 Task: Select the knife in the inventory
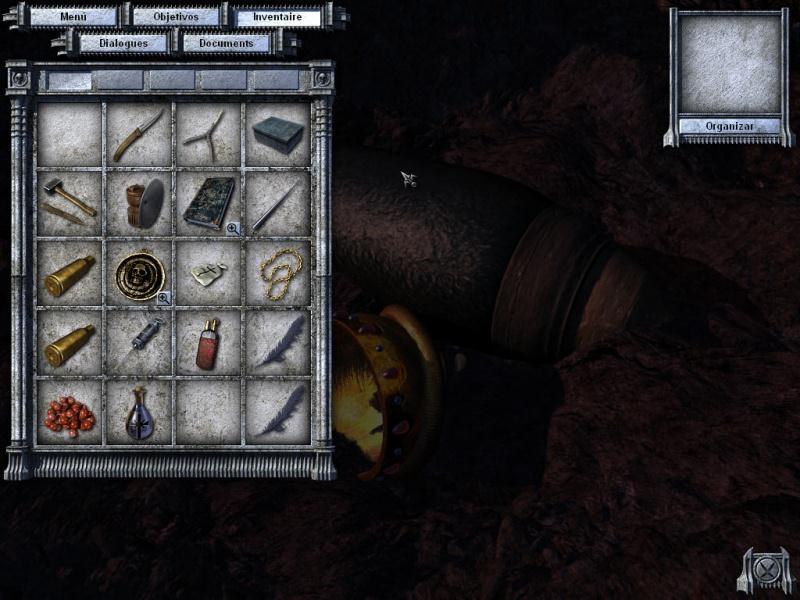tap(138, 134)
